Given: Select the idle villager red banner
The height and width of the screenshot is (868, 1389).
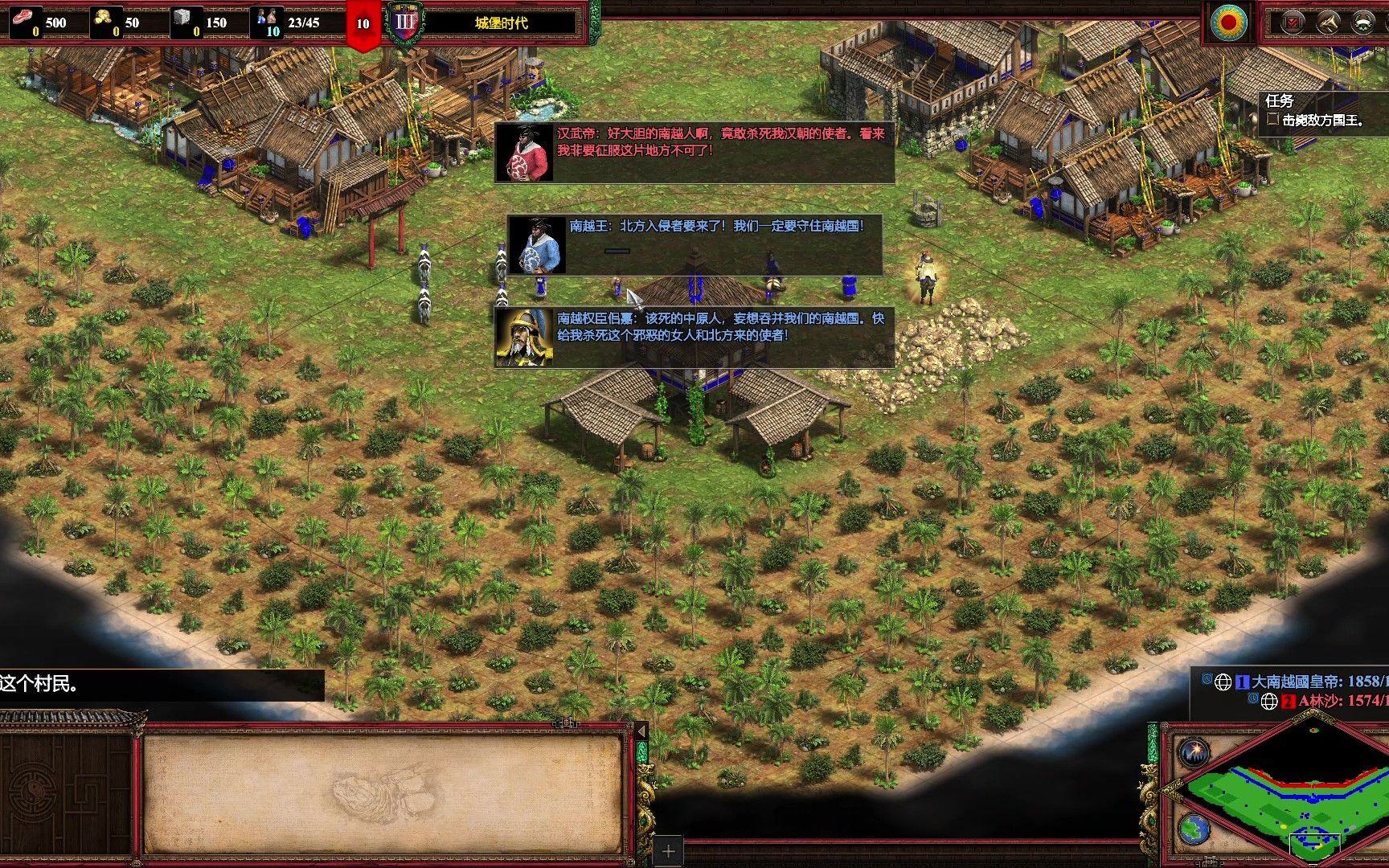Looking at the screenshot, I should (363, 24).
